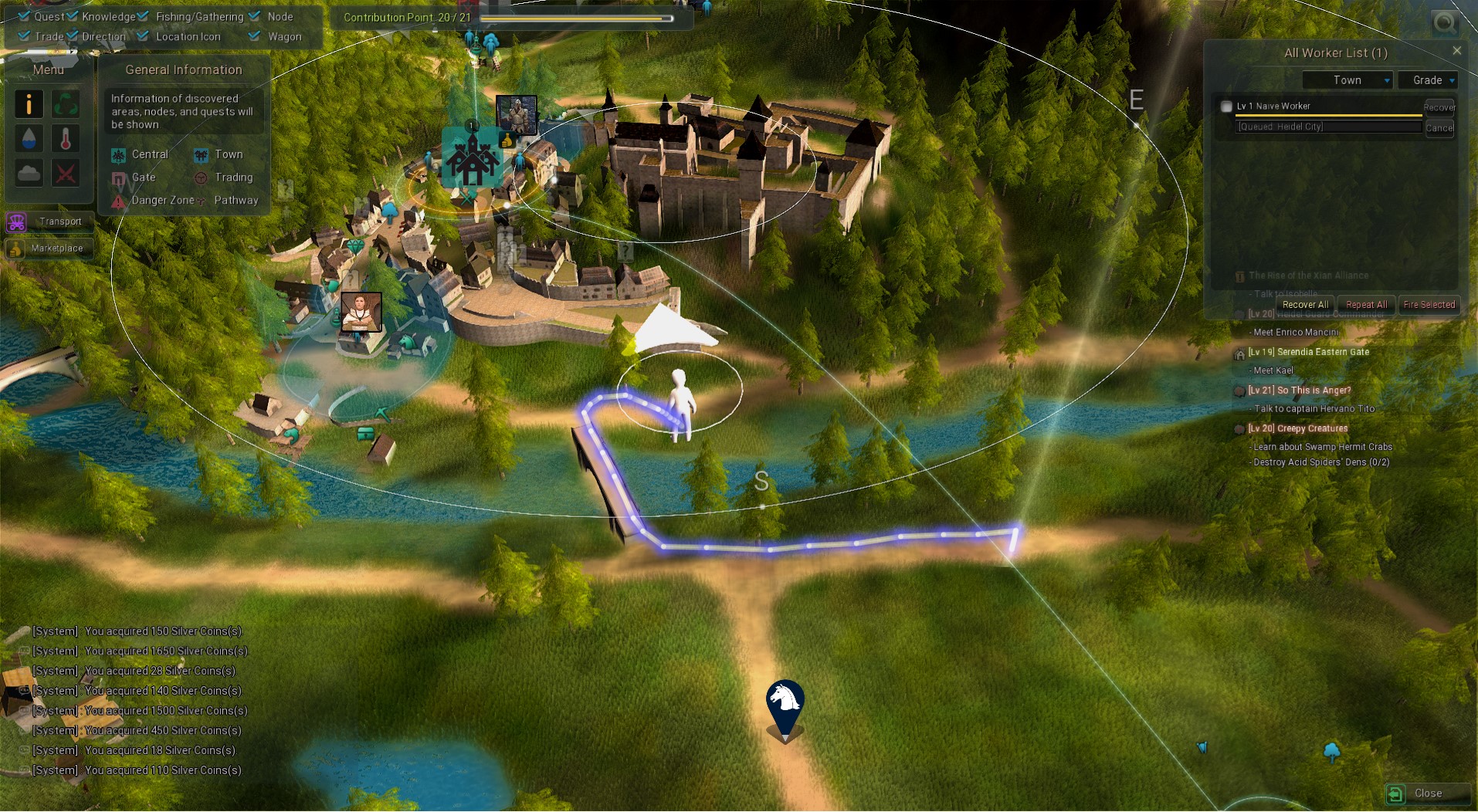This screenshot has height=812, width=1478.
Task: Click the thermometer temperature icon
Action: pyautogui.click(x=66, y=138)
